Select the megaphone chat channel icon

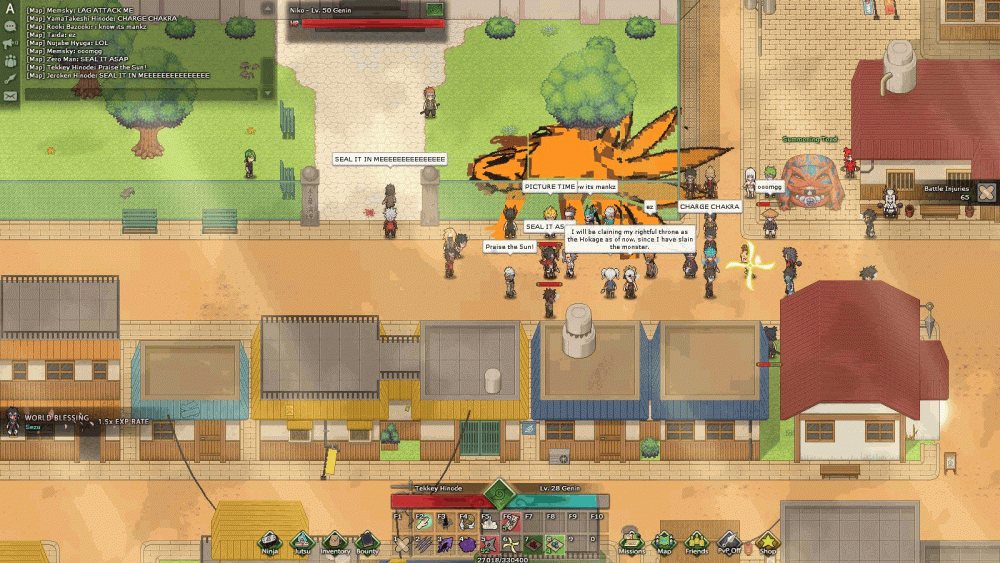pyautogui.click(x=10, y=44)
